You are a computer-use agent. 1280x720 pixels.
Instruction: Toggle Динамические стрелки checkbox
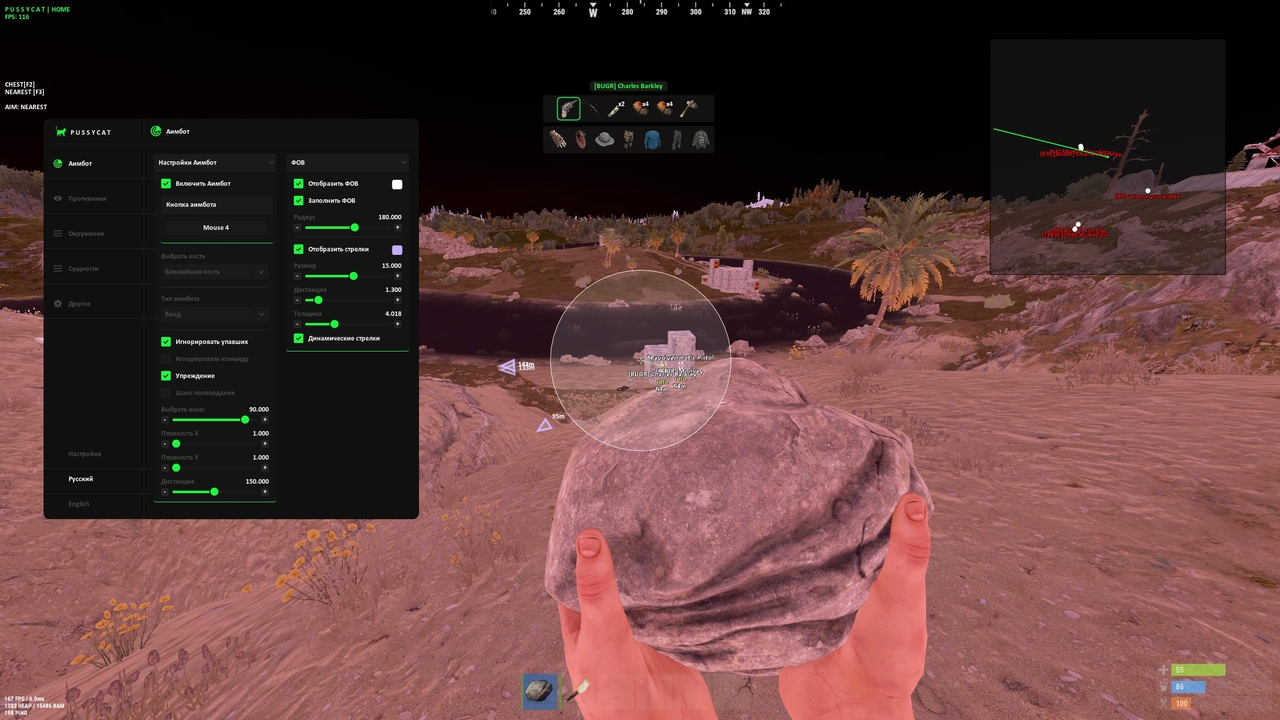click(x=298, y=338)
